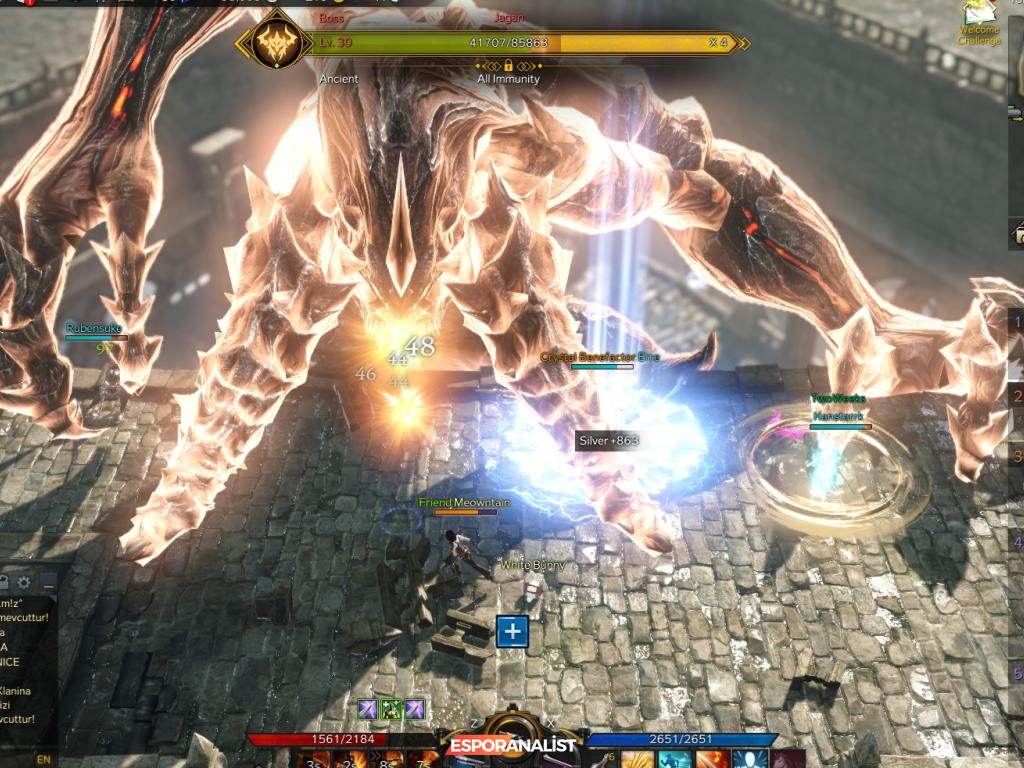Open the camera icon on the right edge
Viewport: 1024px width, 768px height.
1018,235
